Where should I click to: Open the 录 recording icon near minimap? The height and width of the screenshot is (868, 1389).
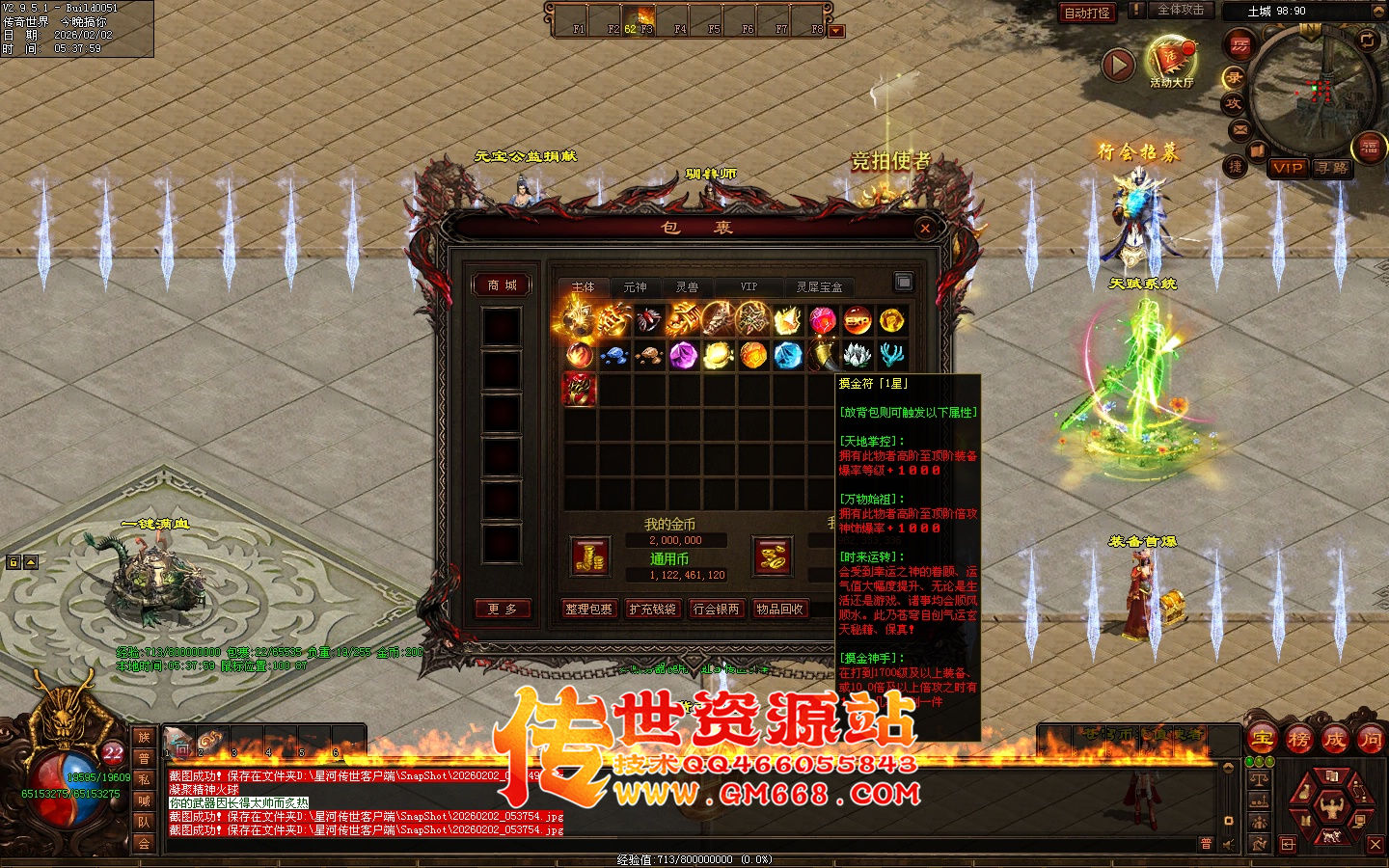(1236, 77)
